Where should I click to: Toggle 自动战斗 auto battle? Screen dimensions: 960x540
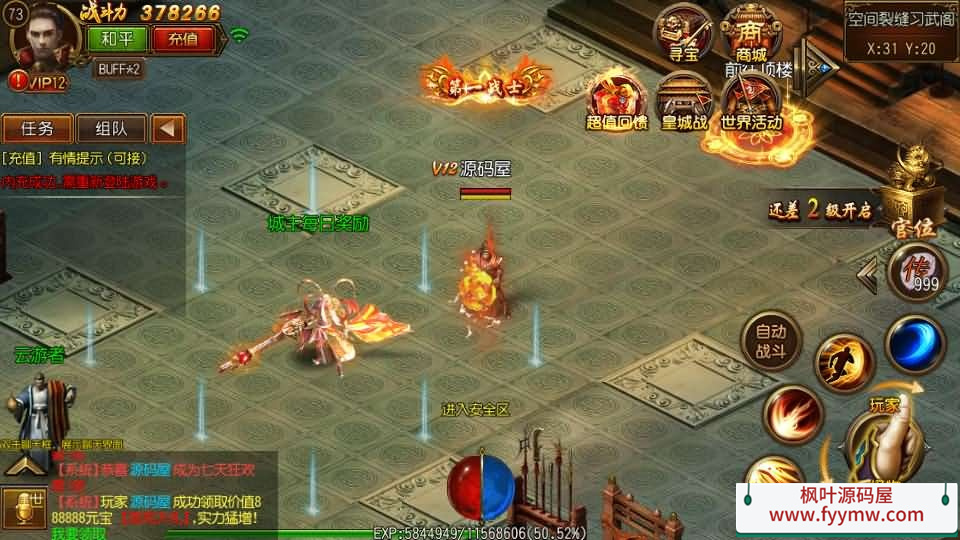click(771, 340)
